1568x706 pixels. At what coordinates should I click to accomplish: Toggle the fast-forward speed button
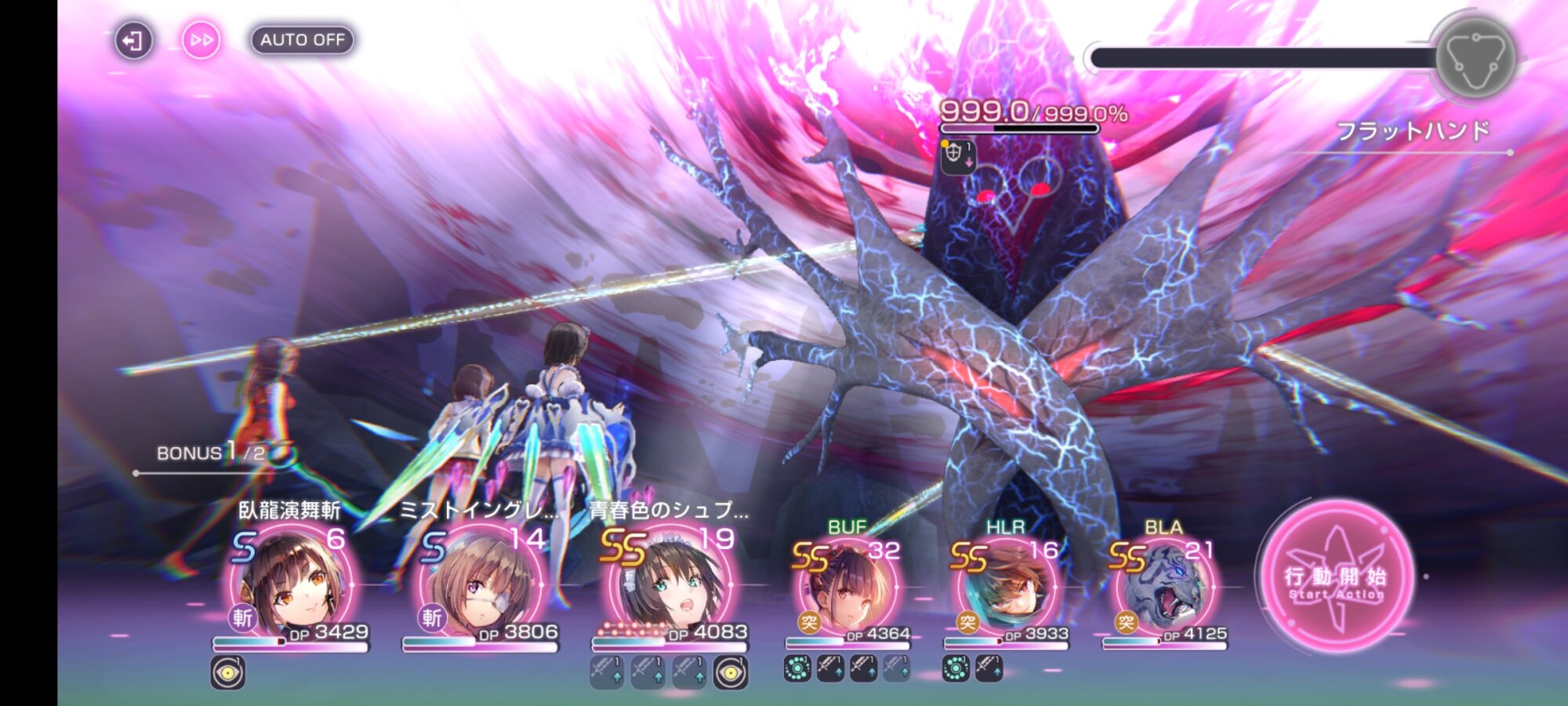coord(201,40)
